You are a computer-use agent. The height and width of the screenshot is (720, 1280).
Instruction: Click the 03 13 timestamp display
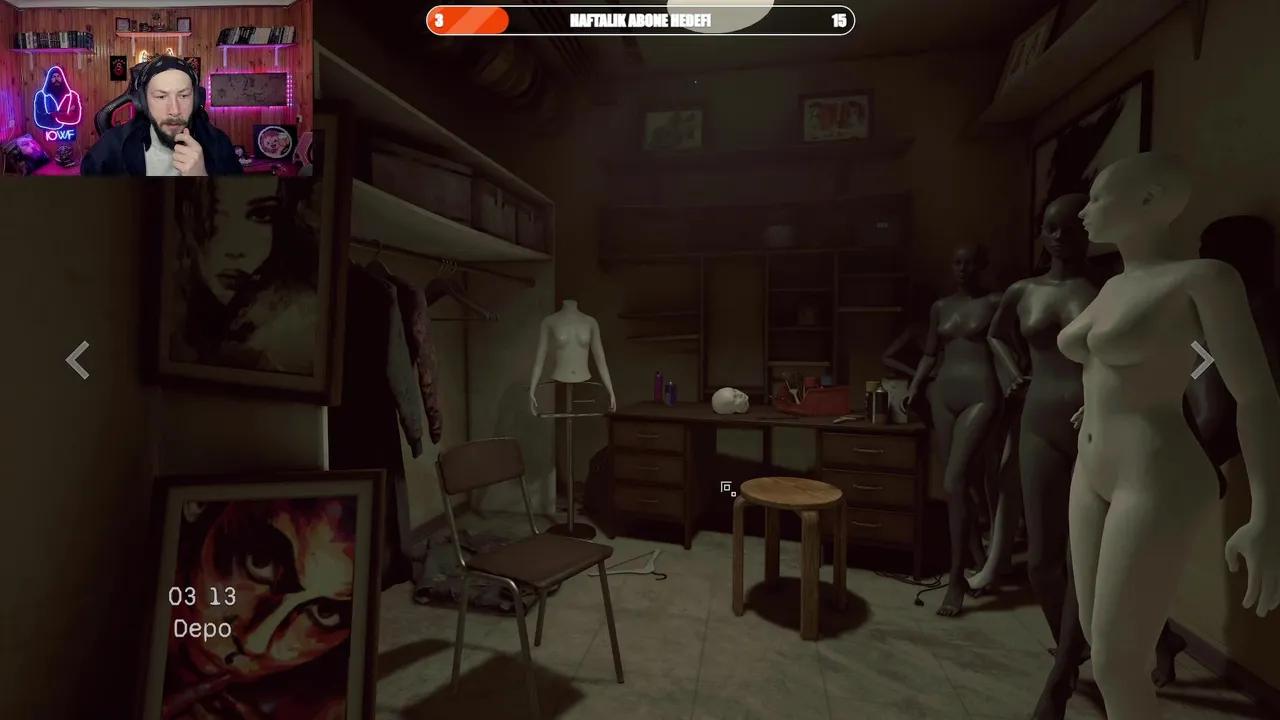pos(201,596)
